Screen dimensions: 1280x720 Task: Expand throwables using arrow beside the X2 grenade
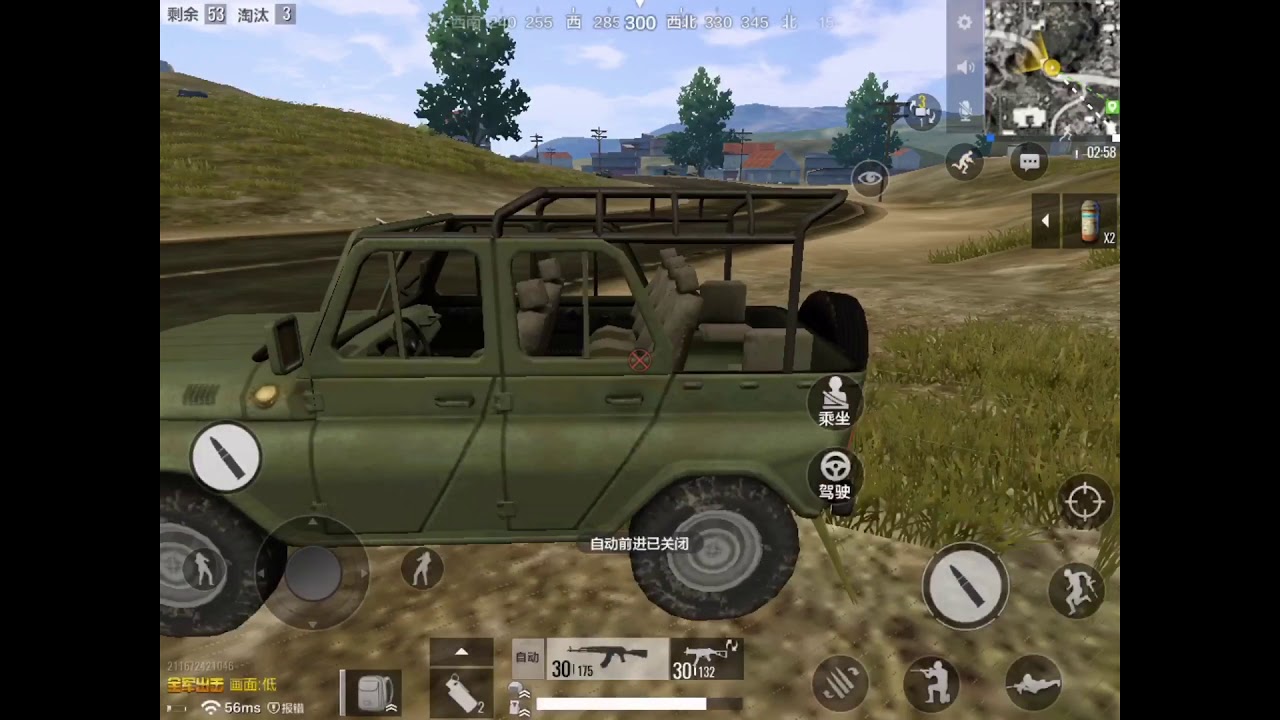(x=1046, y=221)
